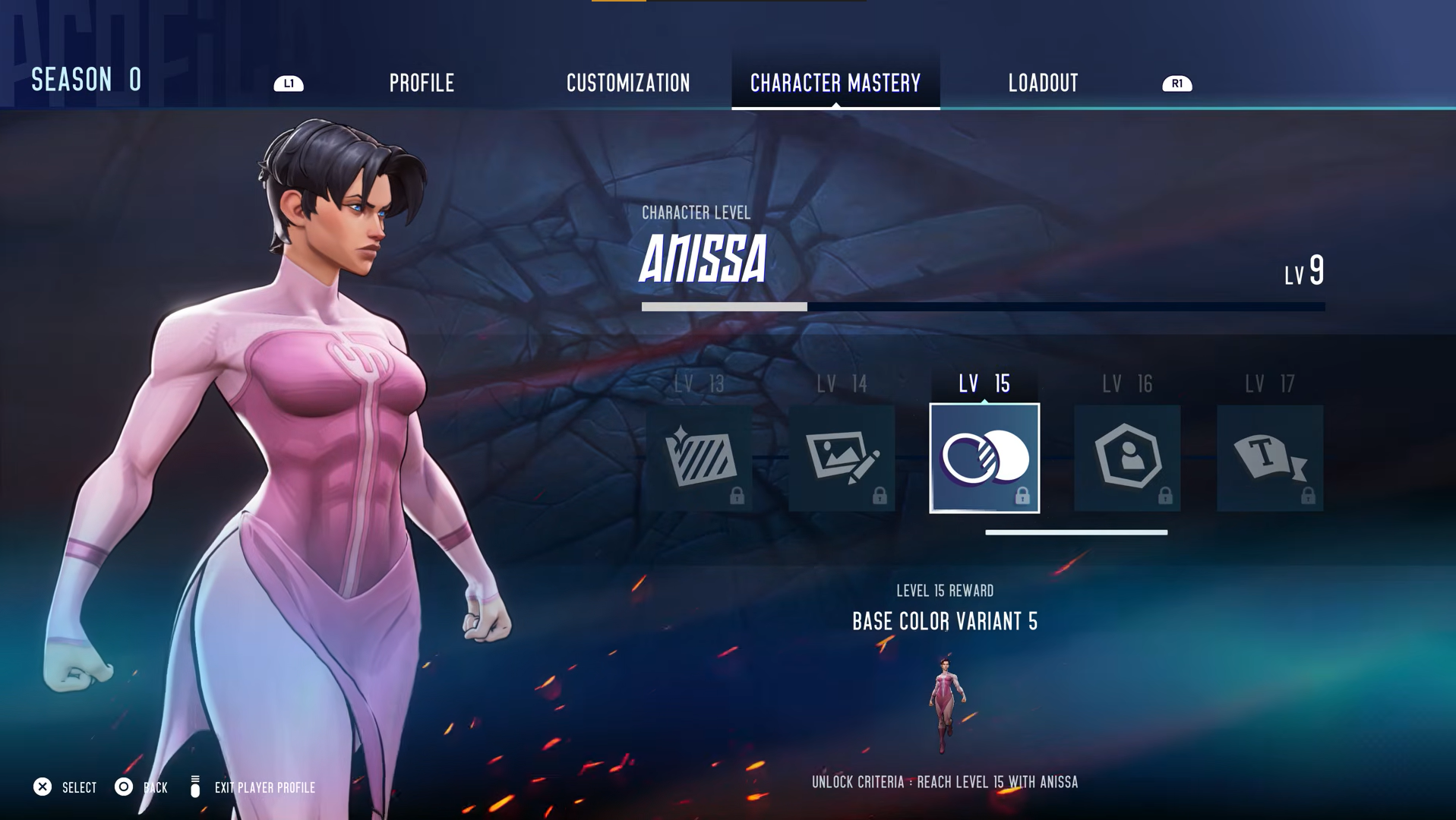The height and width of the screenshot is (820, 1456).
Task: View the Base Color Variant 5 preview
Action: 945,705
